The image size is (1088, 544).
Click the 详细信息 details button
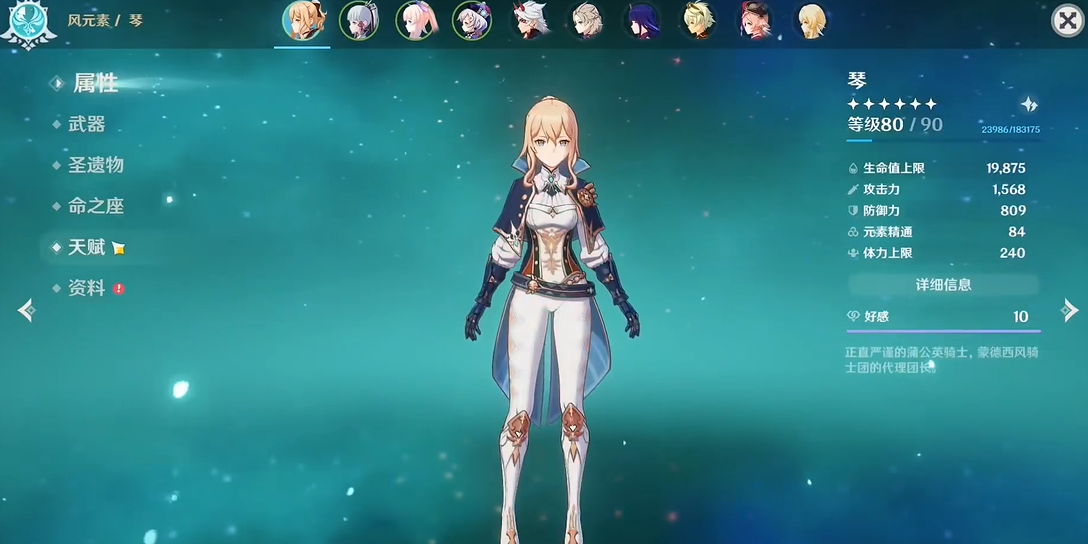pyautogui.click(x=943, y=285)
